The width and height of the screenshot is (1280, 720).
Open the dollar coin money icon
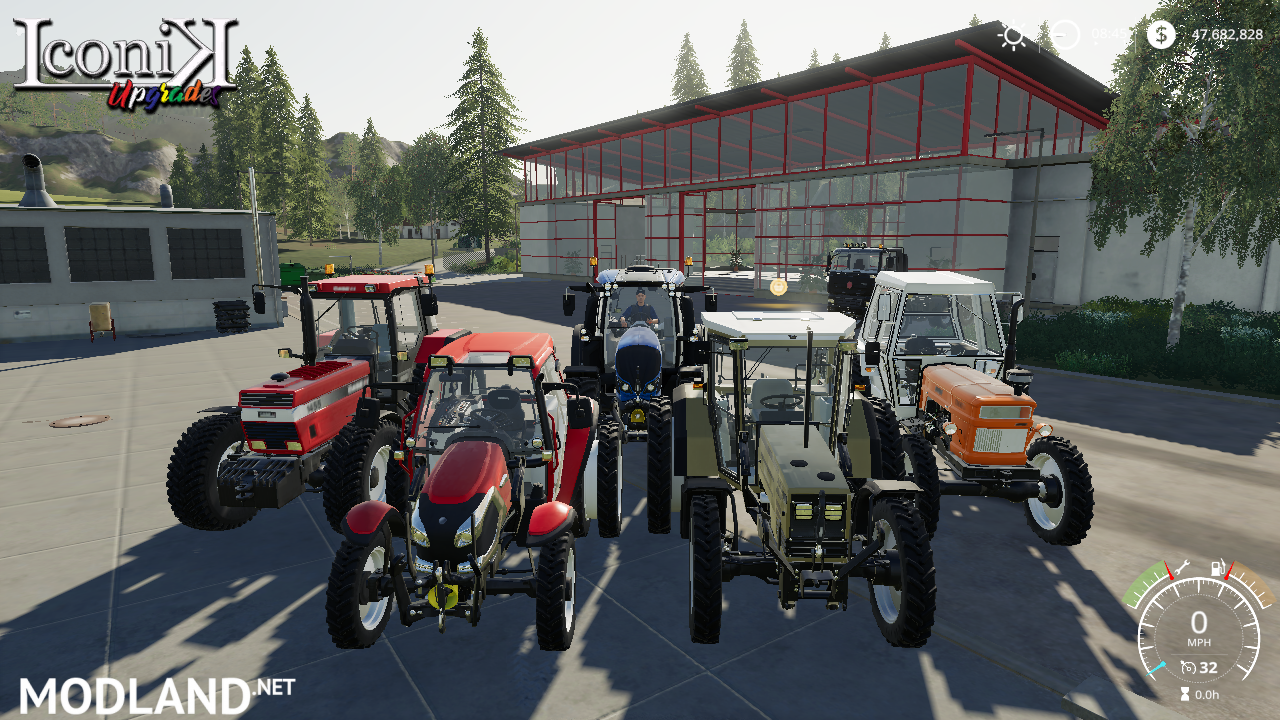(x=1160, y=35)
